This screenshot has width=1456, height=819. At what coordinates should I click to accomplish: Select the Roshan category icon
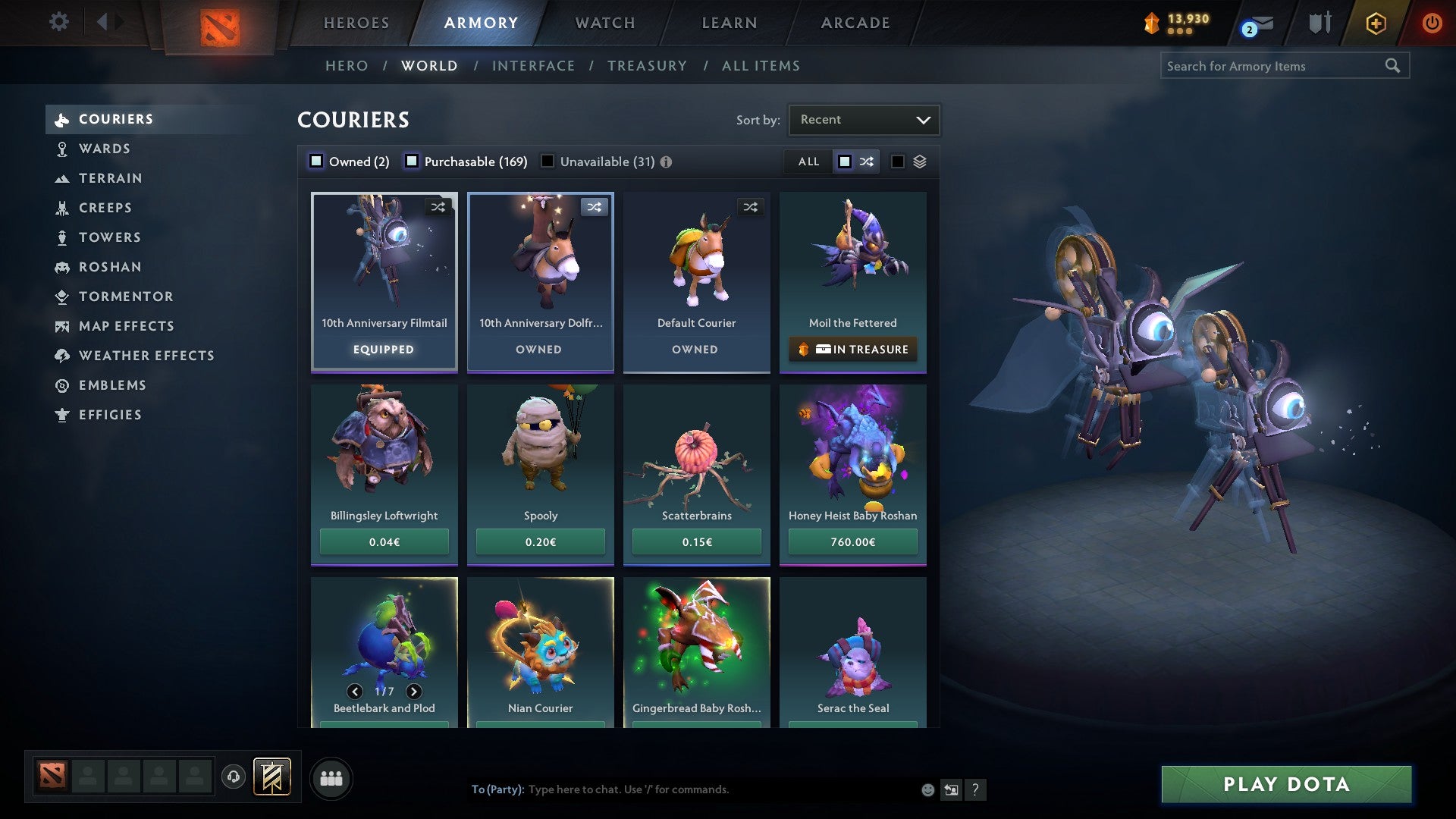(61, 267)
